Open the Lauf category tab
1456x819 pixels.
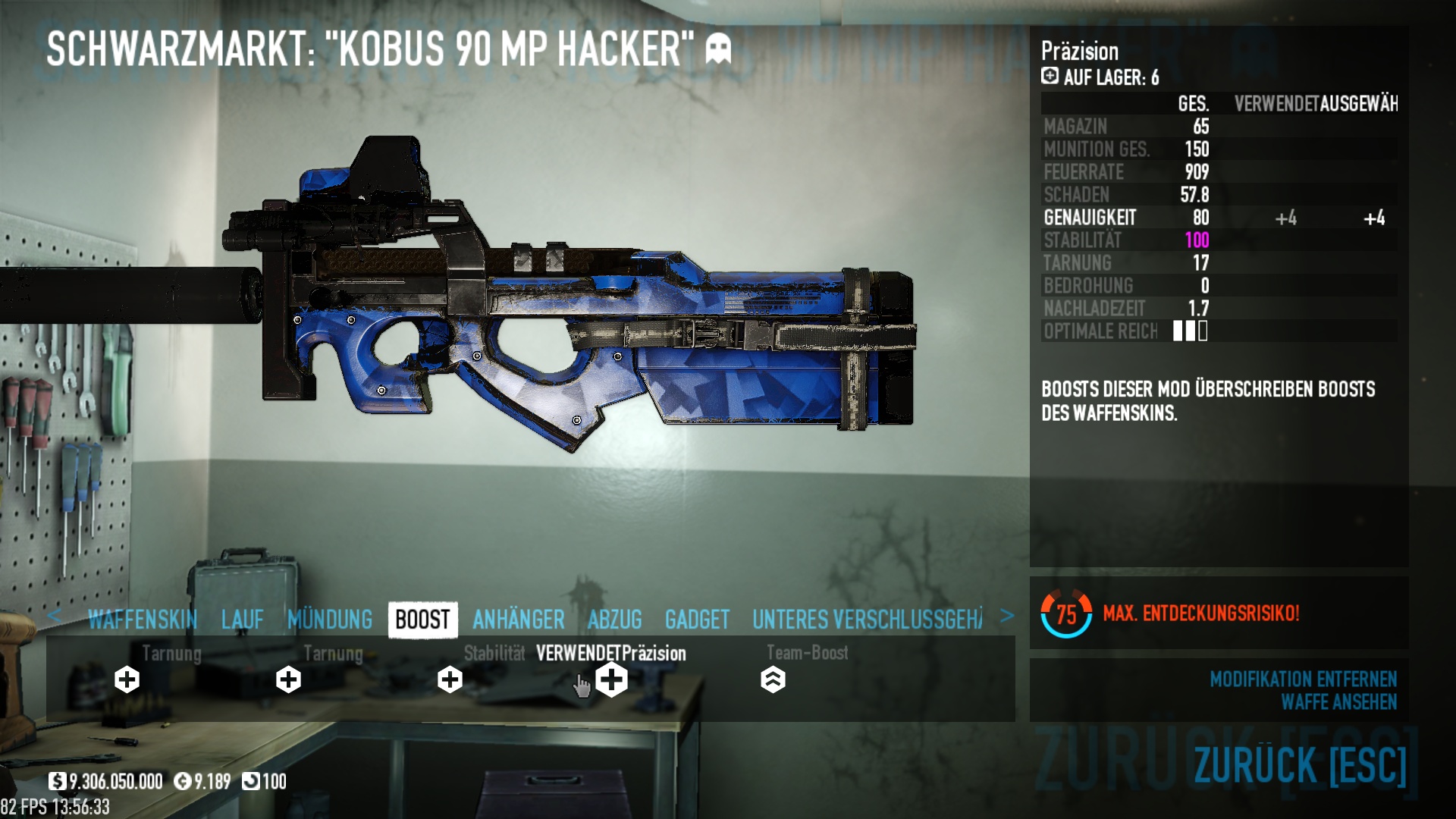[243, 620]
